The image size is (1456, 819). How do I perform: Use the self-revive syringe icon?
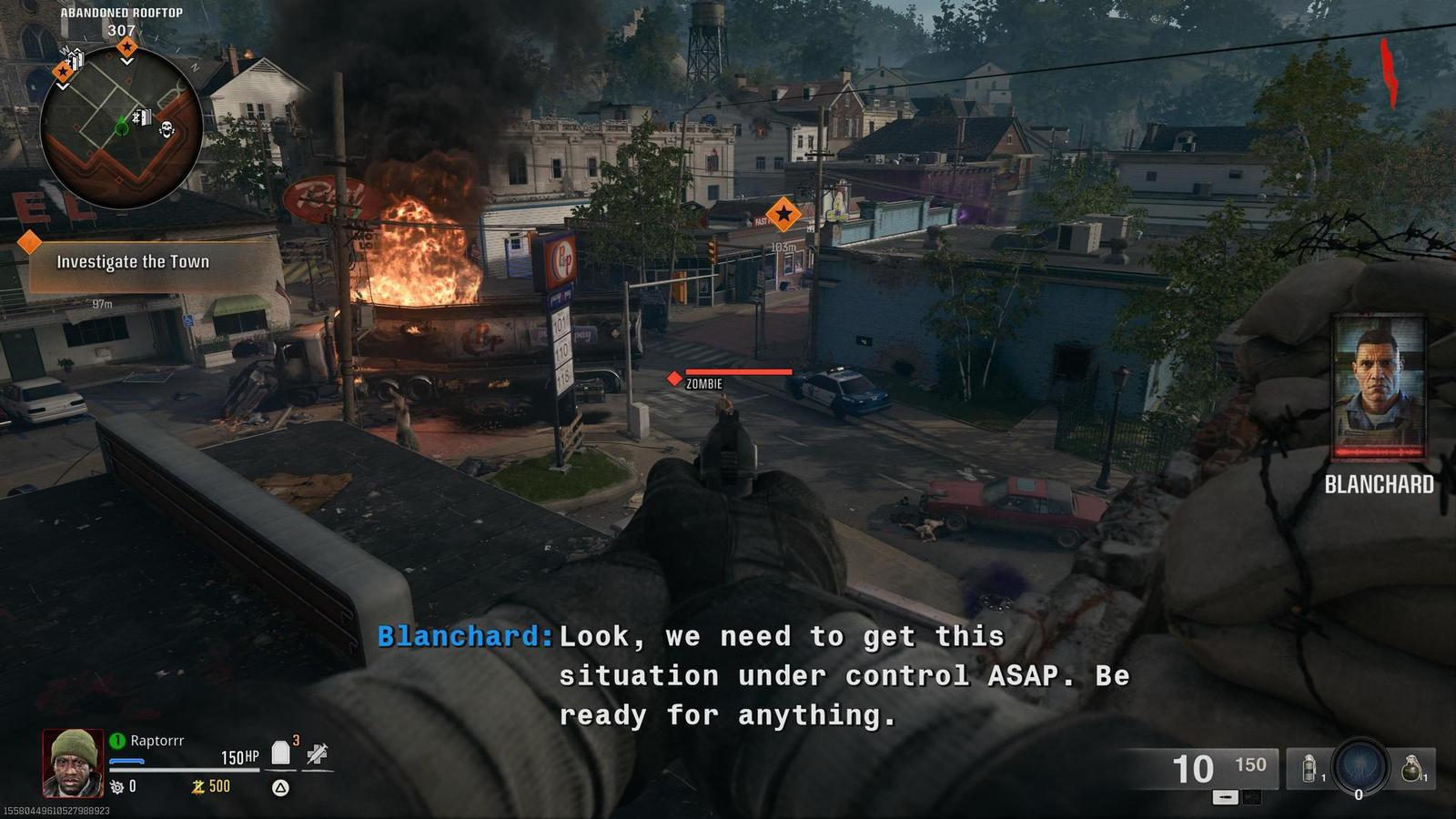pos(318,753)
